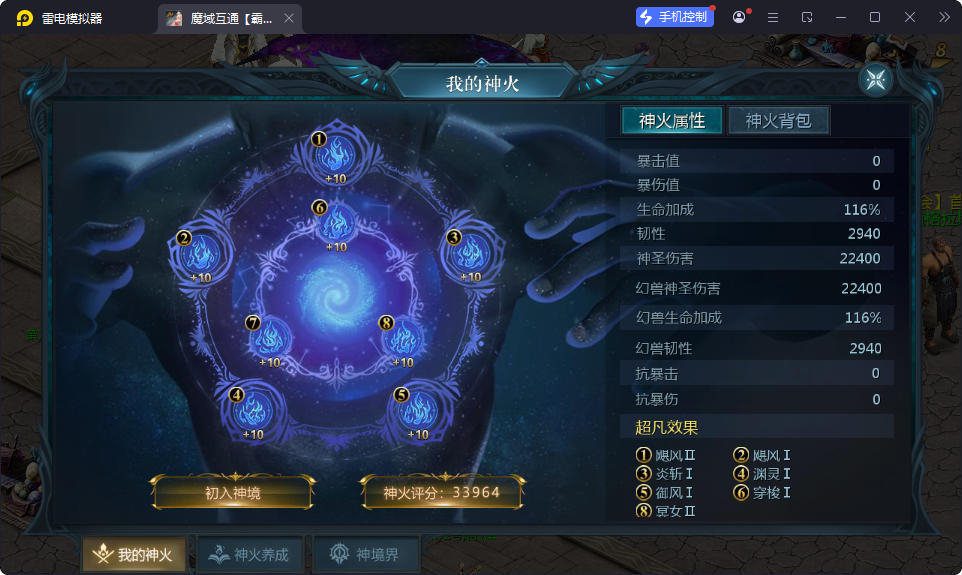
Task: Open the 神火养成 section
Action: point(249,555)
